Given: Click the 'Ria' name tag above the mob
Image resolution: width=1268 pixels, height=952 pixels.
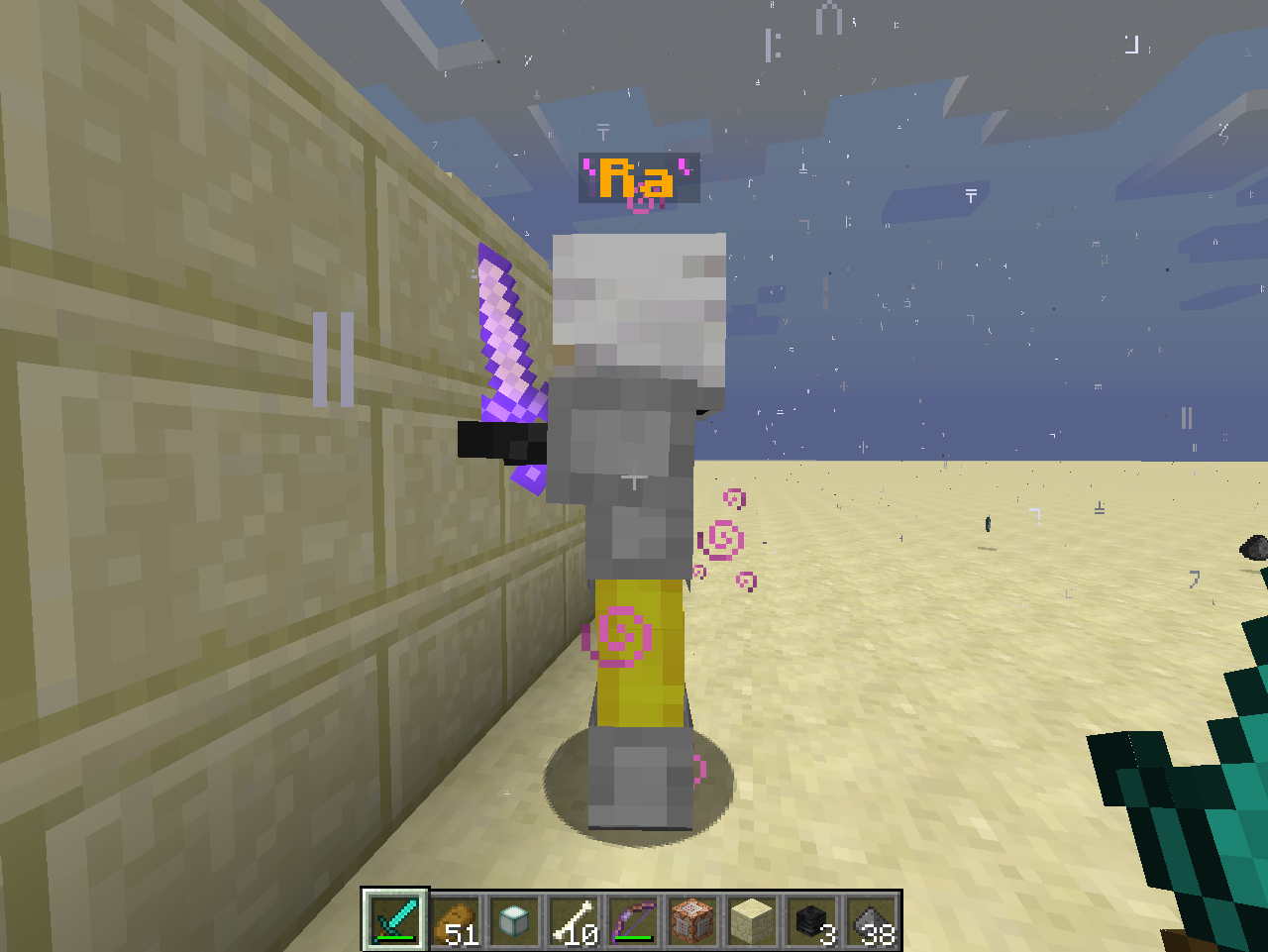Looking at the screenshot, I should point(639,178).
